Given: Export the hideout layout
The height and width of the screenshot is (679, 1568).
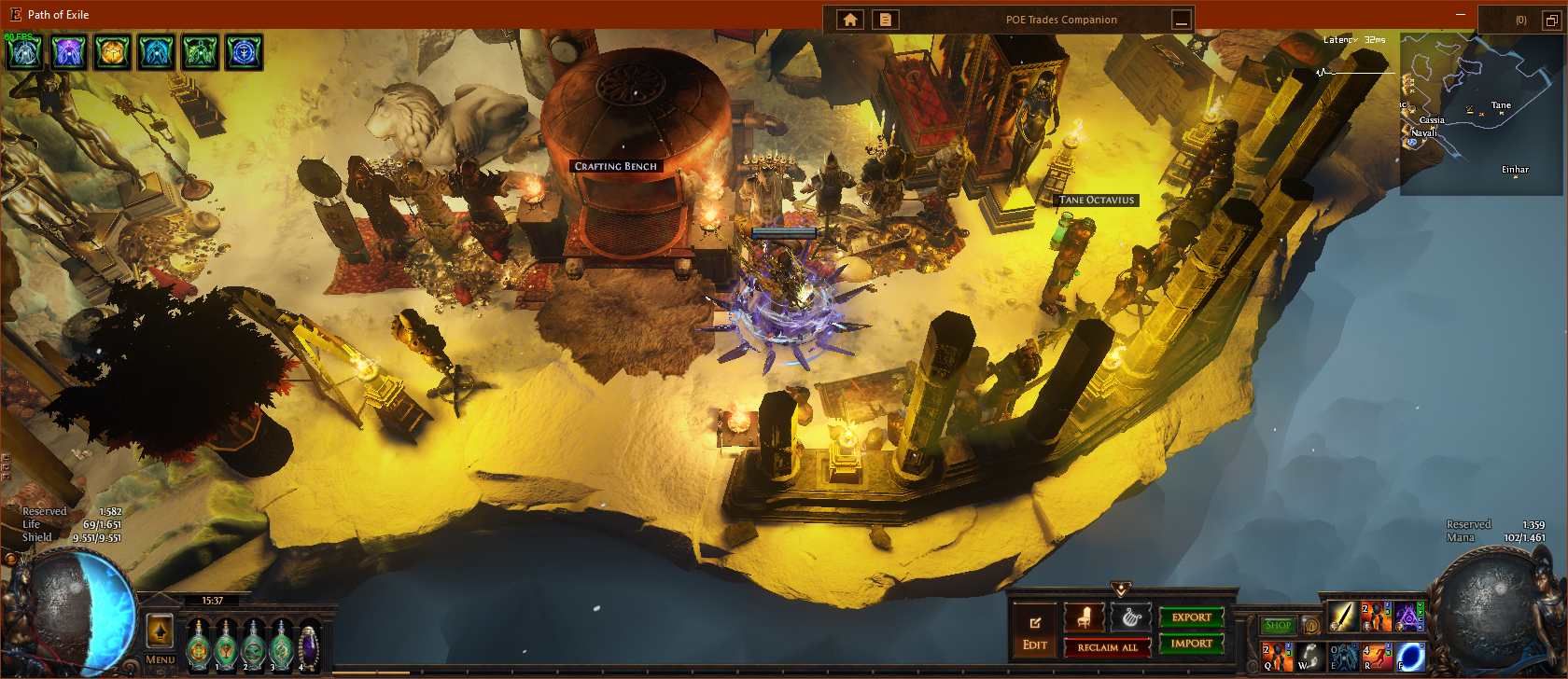Looking at the screenshot, I should (1191, 617).
